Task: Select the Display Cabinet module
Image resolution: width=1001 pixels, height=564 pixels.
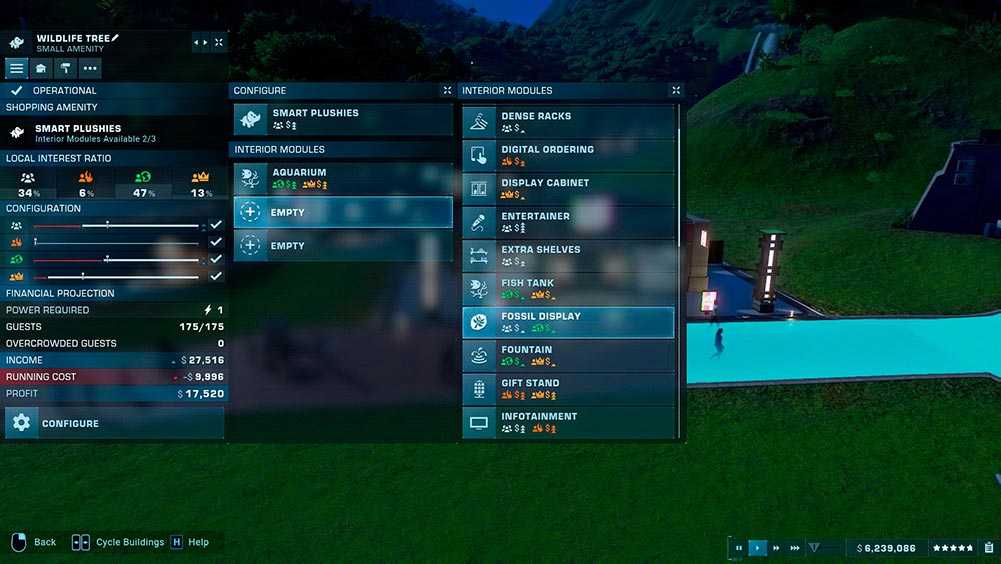Action: pos(567,189)
